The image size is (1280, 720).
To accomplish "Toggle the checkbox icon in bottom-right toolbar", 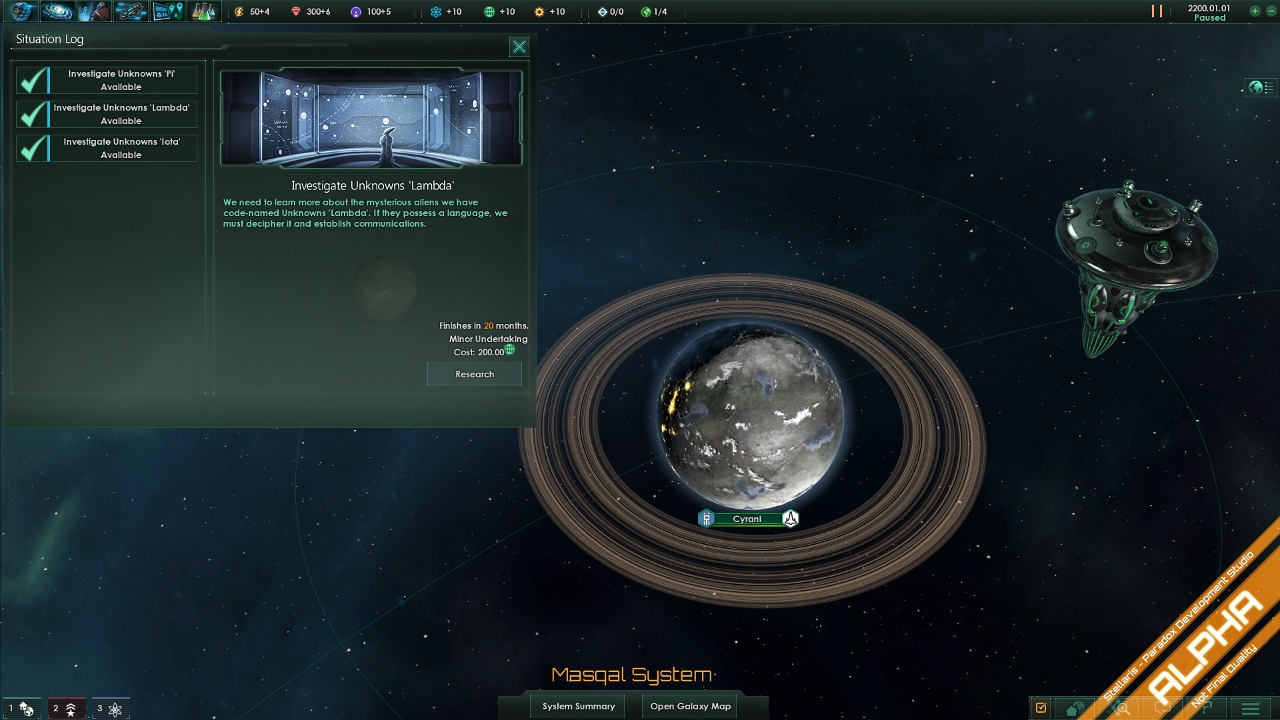I will click(x=1043, y=707).
